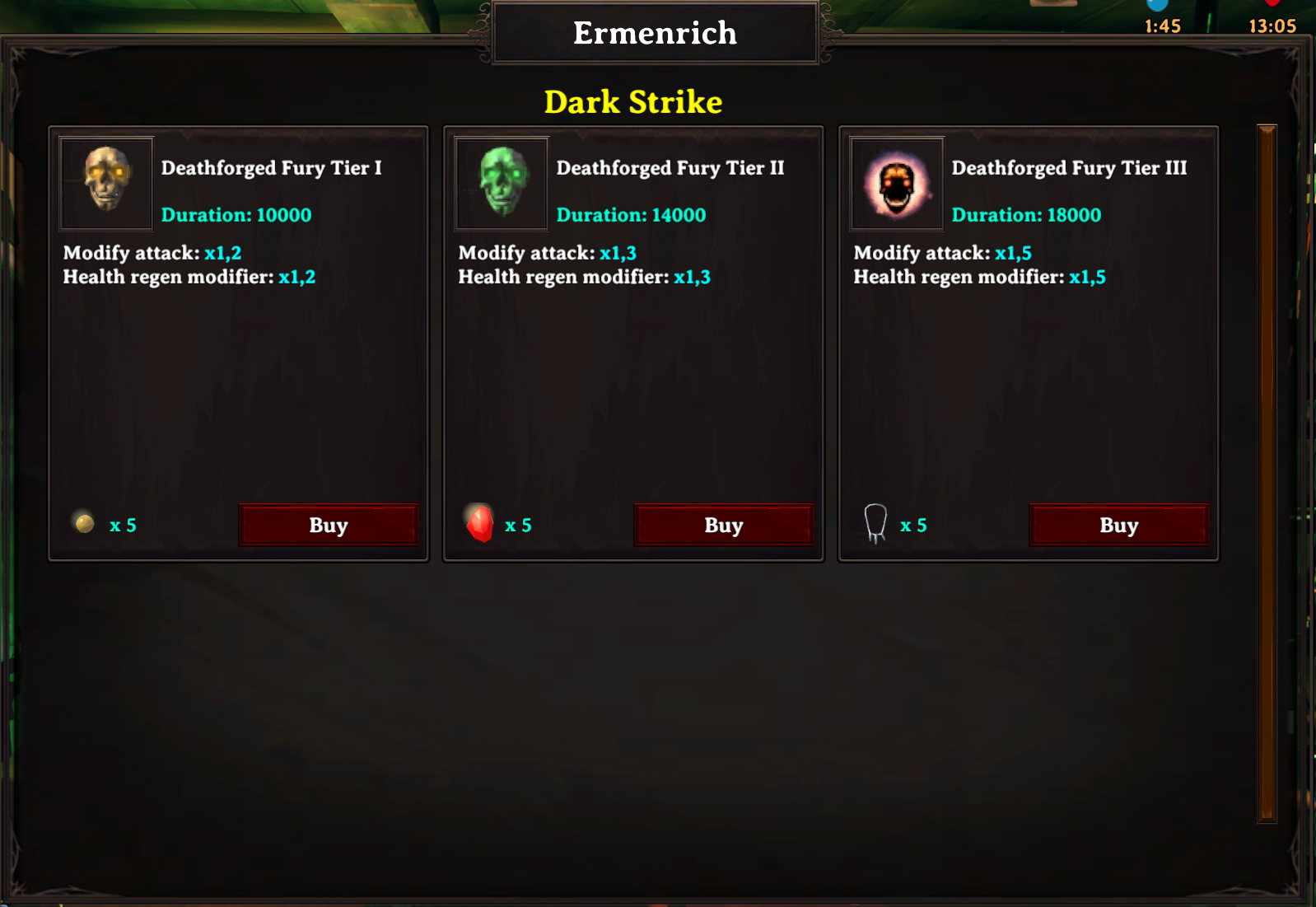The width and height of the screenshot is (1316, 907).
Task: Select the fiery skull Tier III icon
Action: [897, 183]
